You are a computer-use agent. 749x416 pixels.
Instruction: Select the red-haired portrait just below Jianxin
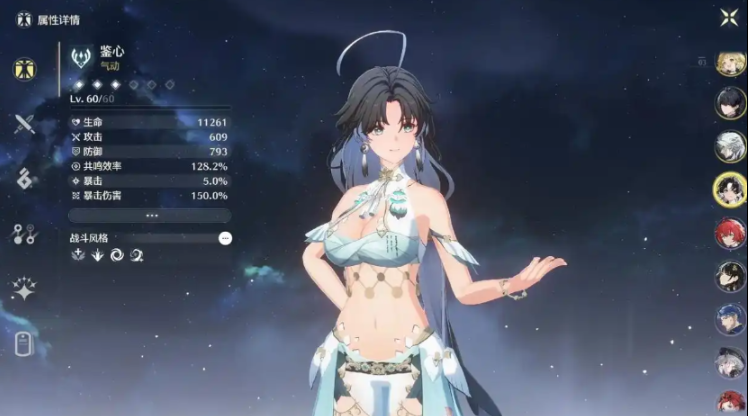pos(730,234)
